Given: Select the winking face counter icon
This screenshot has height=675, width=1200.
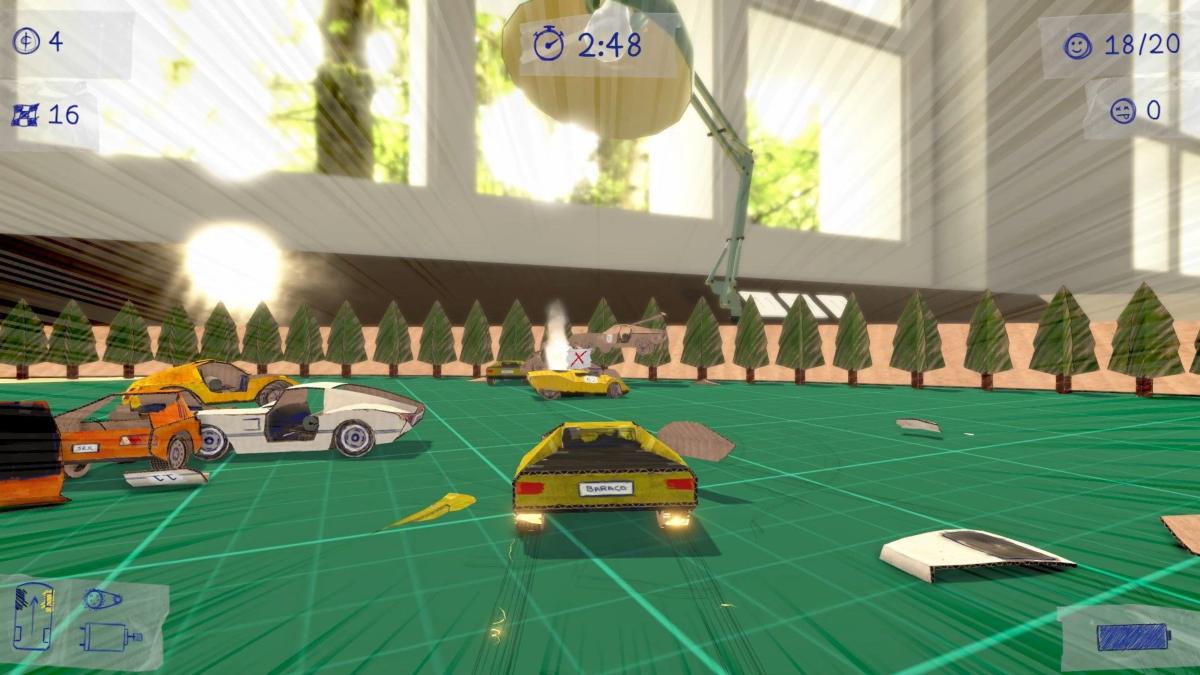Looking at the screenshot, I should [x=1123, y=109].
